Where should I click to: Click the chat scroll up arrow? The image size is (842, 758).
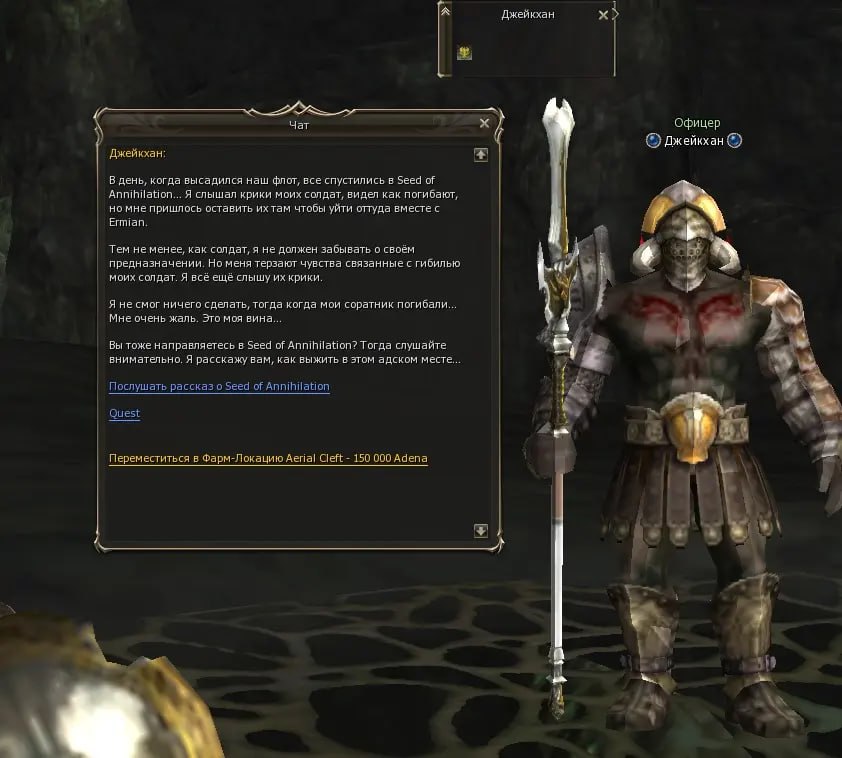coord(480,154)
